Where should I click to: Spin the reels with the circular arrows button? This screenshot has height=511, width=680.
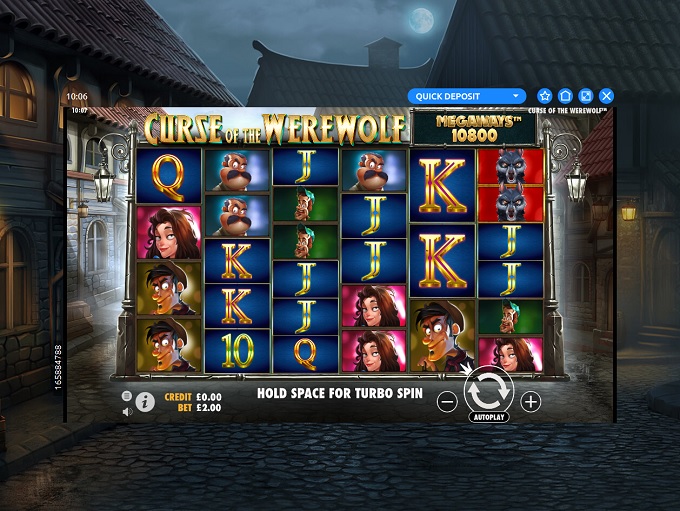click(x=489, y=390)
